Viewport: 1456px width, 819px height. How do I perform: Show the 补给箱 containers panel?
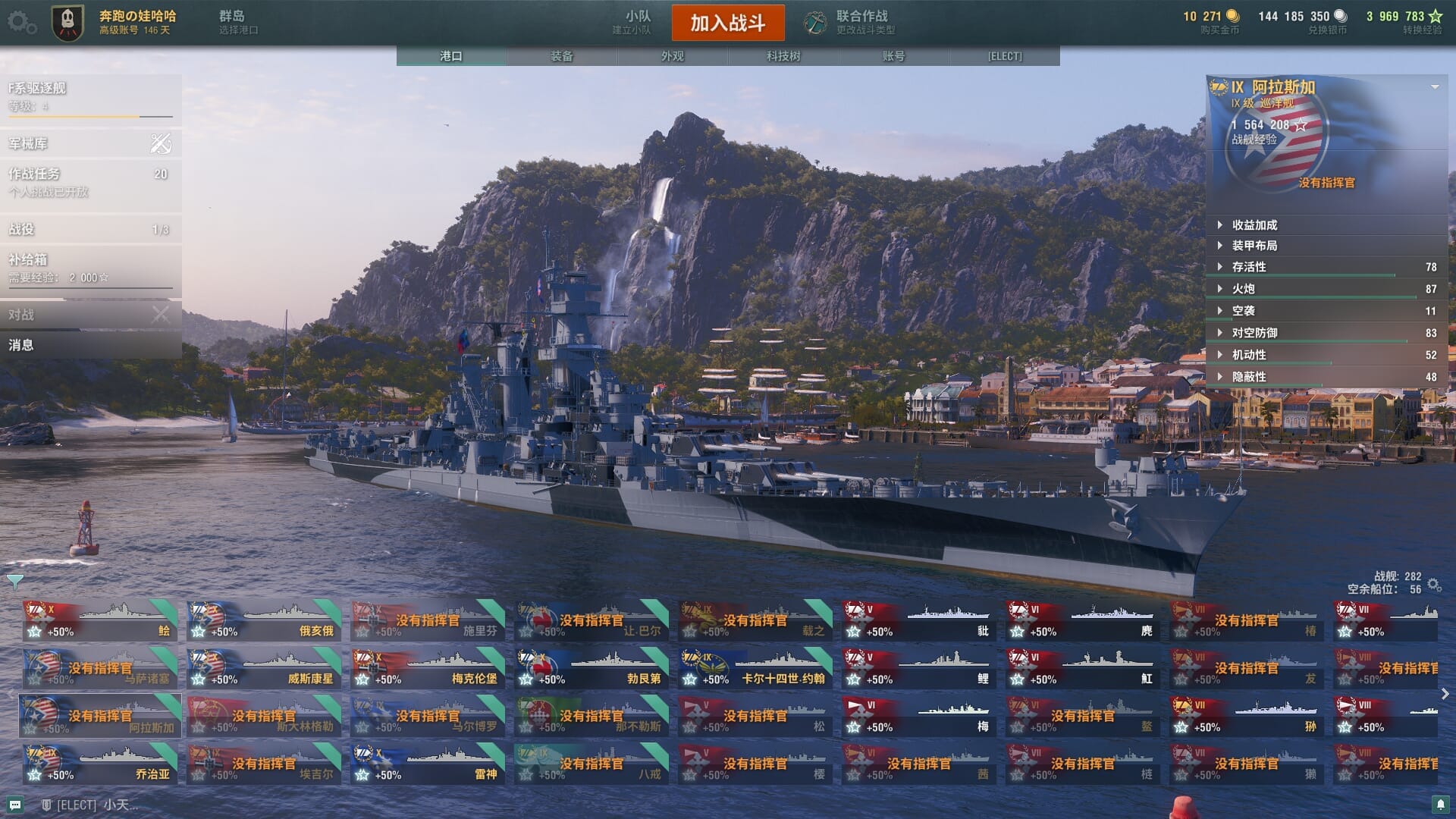(89, 268)
